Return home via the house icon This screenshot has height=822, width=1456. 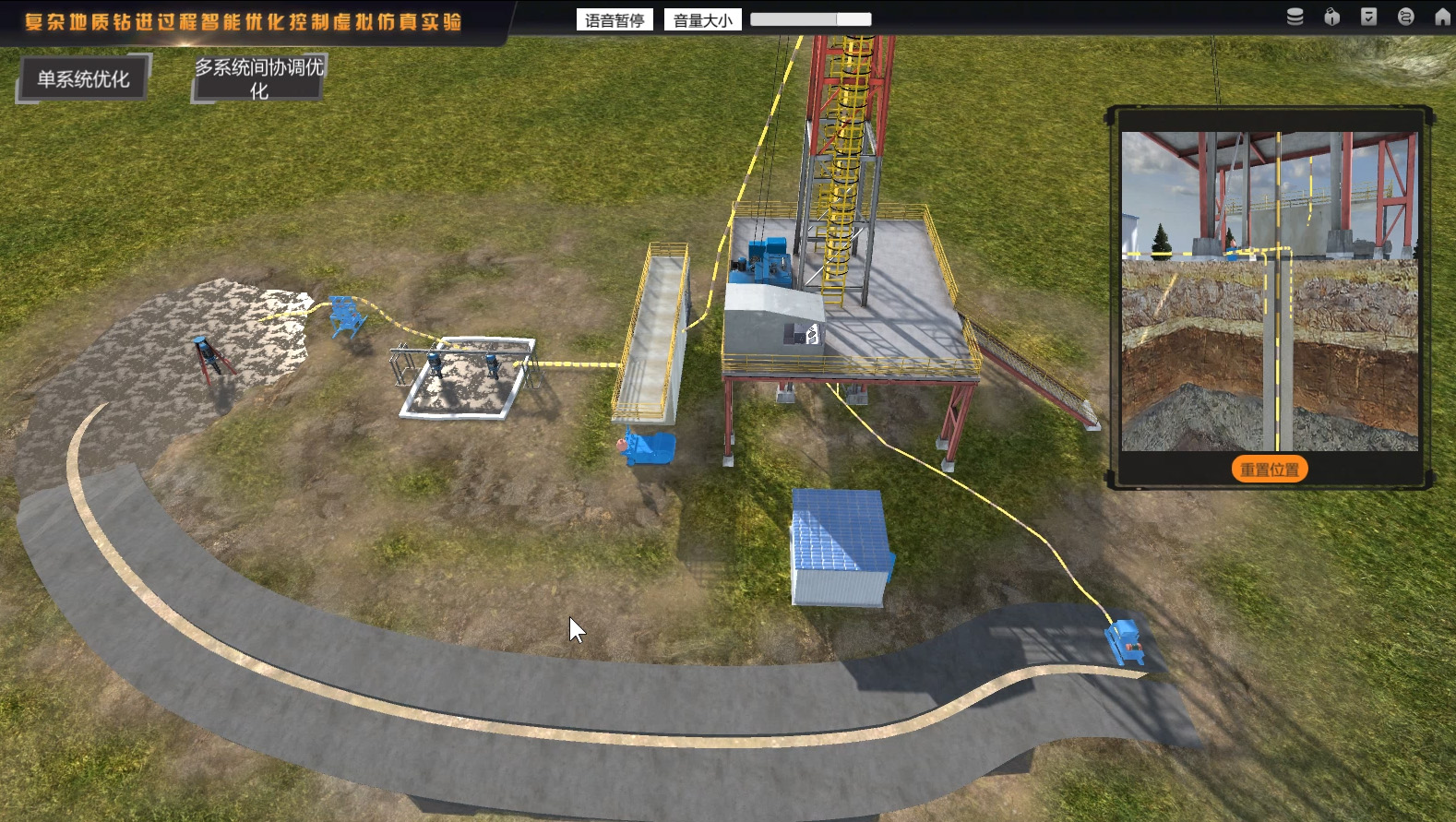(1442, 17)
